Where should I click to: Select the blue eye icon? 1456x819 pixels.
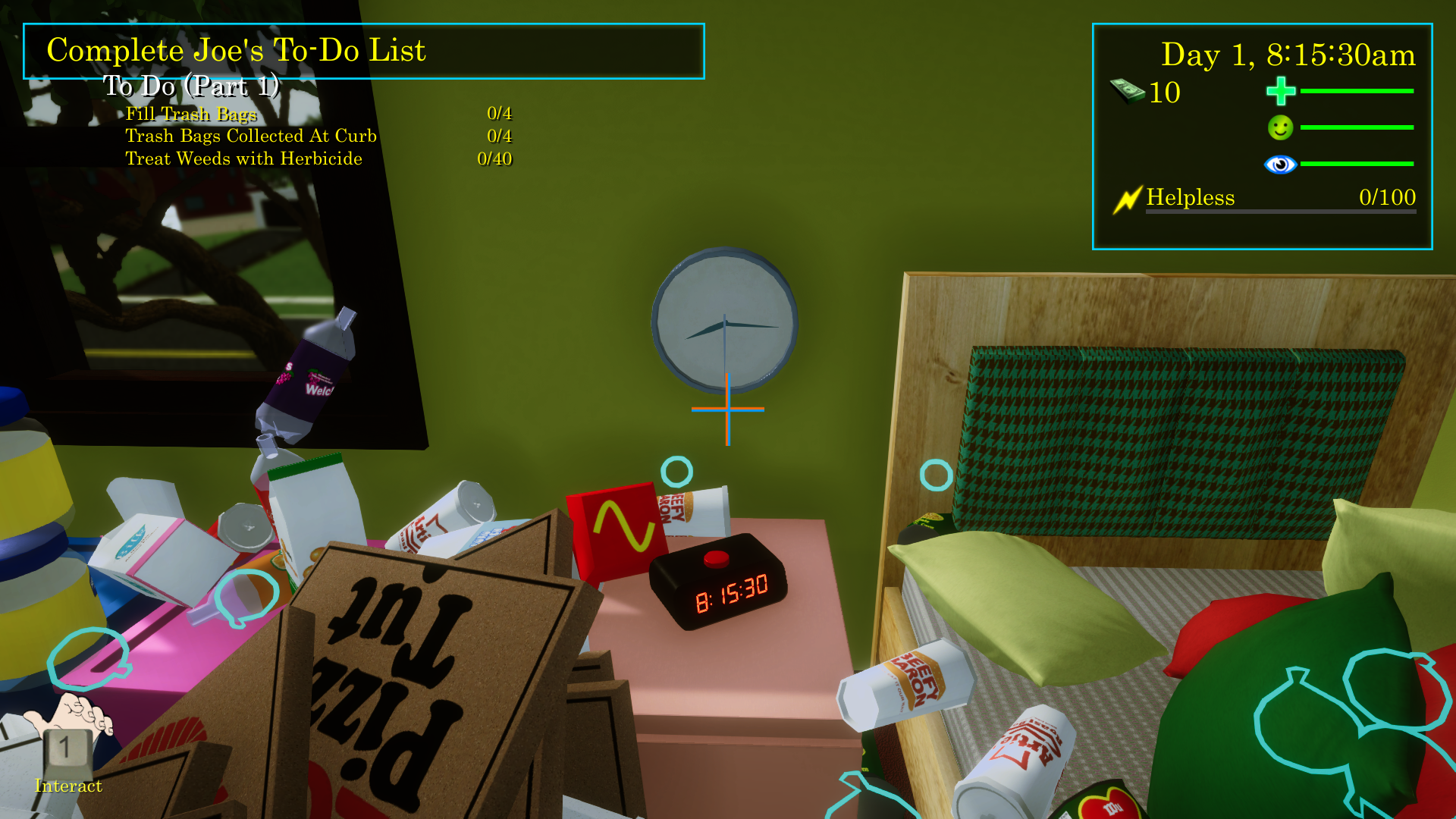(x=1280, y=164)
